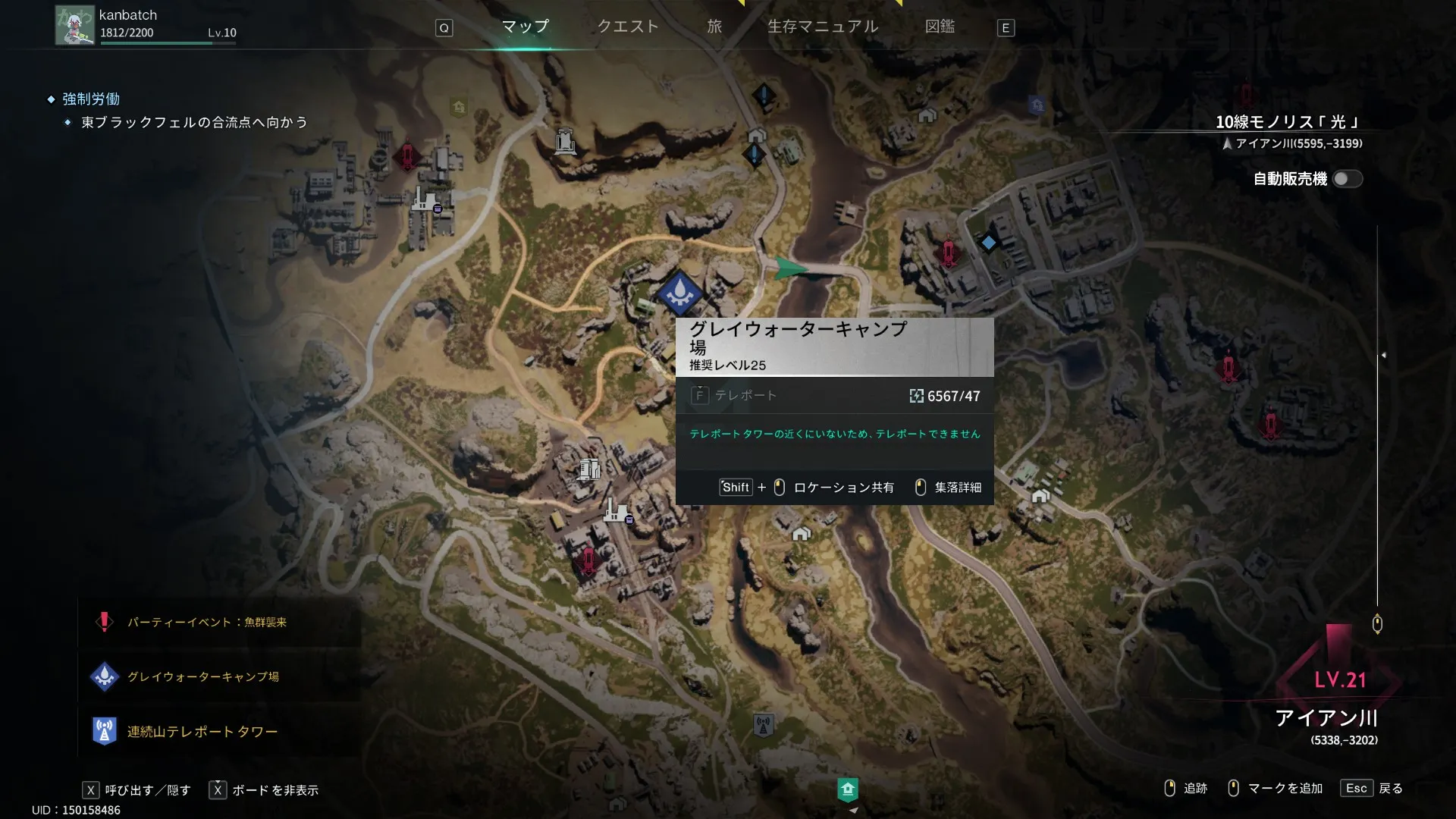Screen dimensions: 1456x819
Task: Select the teleport tower marker on the map
Action: coord(763,725)
